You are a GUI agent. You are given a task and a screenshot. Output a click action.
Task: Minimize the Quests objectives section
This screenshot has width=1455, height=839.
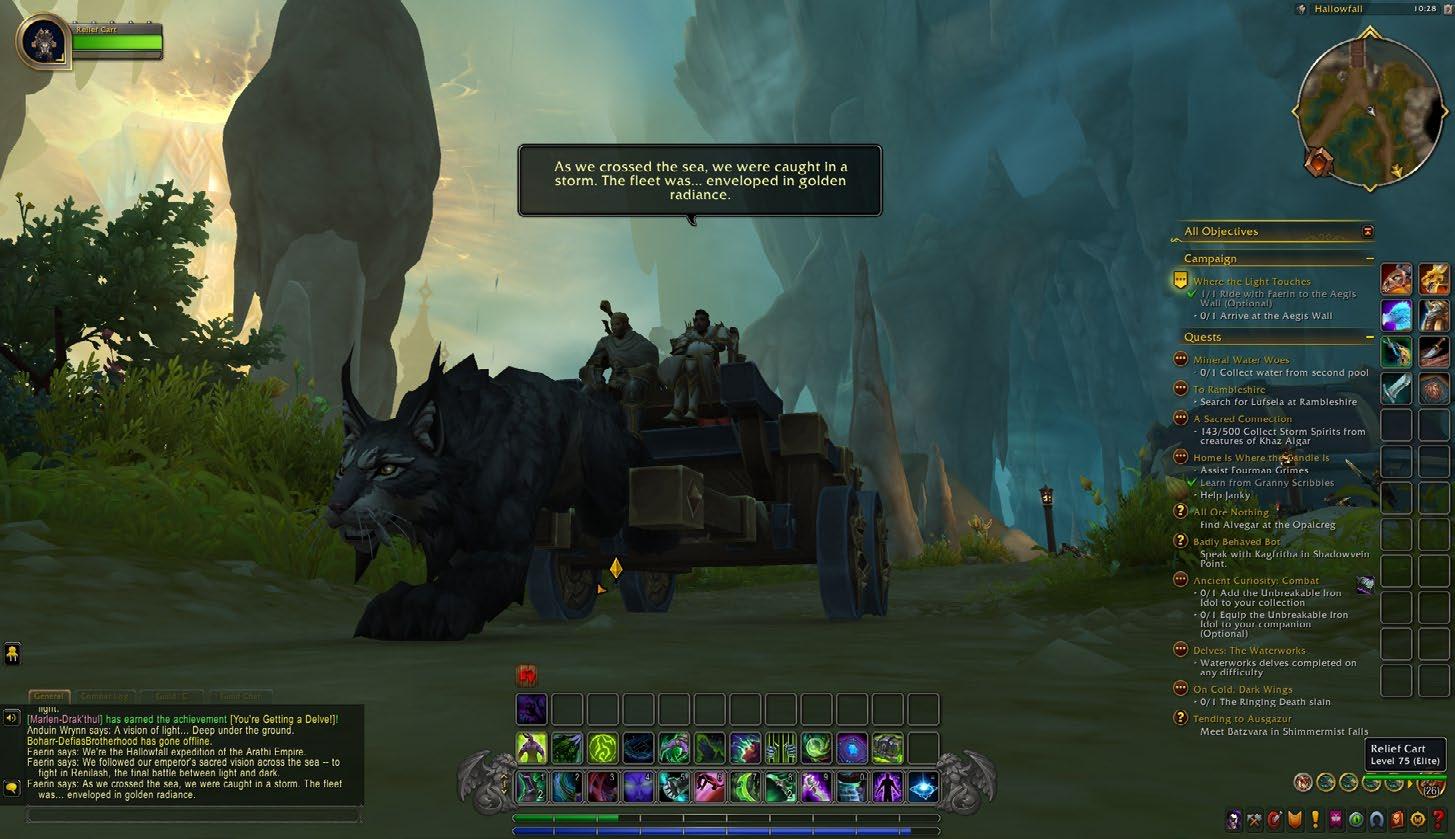click(1369, 337)
